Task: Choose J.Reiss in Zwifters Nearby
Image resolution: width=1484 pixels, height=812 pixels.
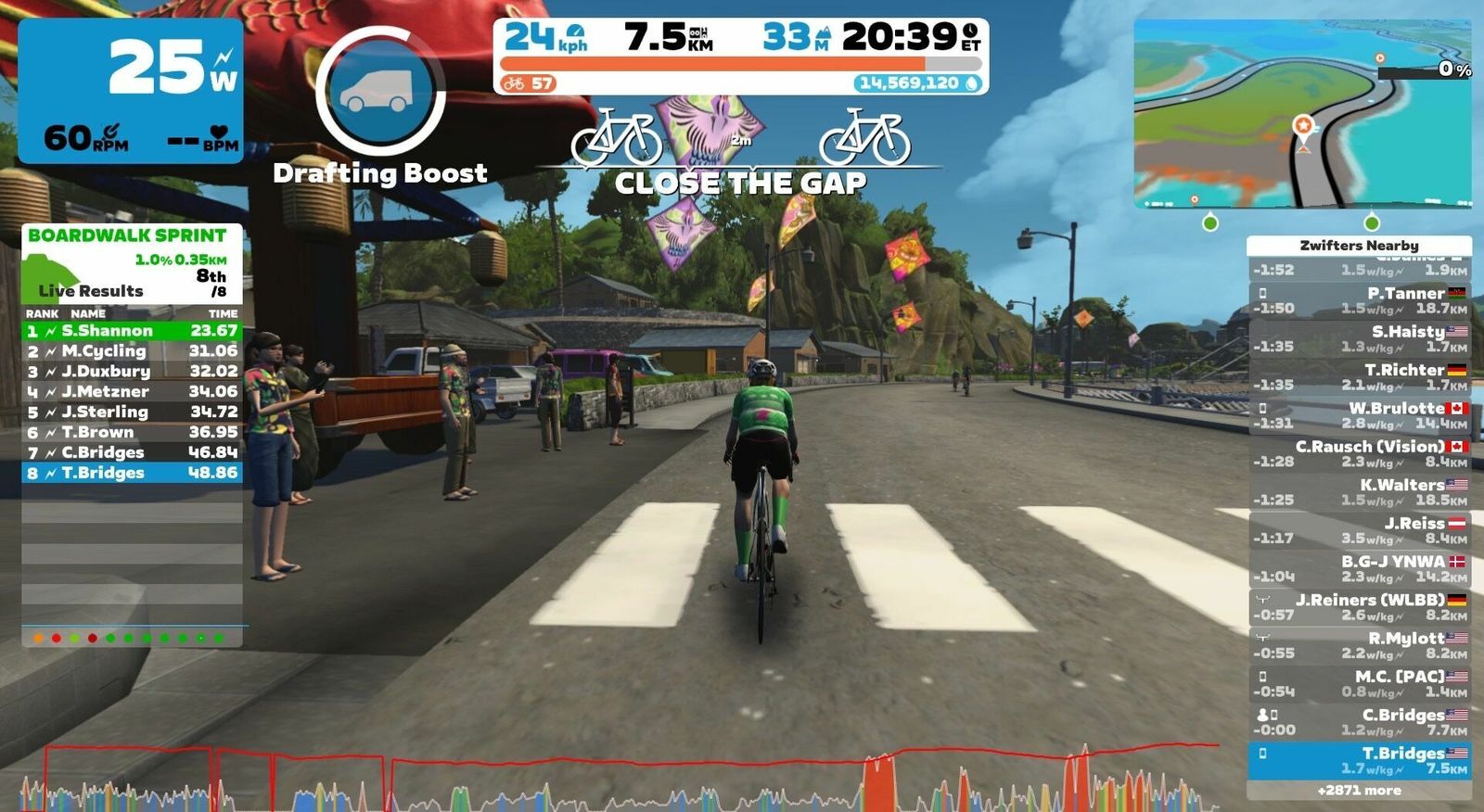Action: coord(1359,530)
